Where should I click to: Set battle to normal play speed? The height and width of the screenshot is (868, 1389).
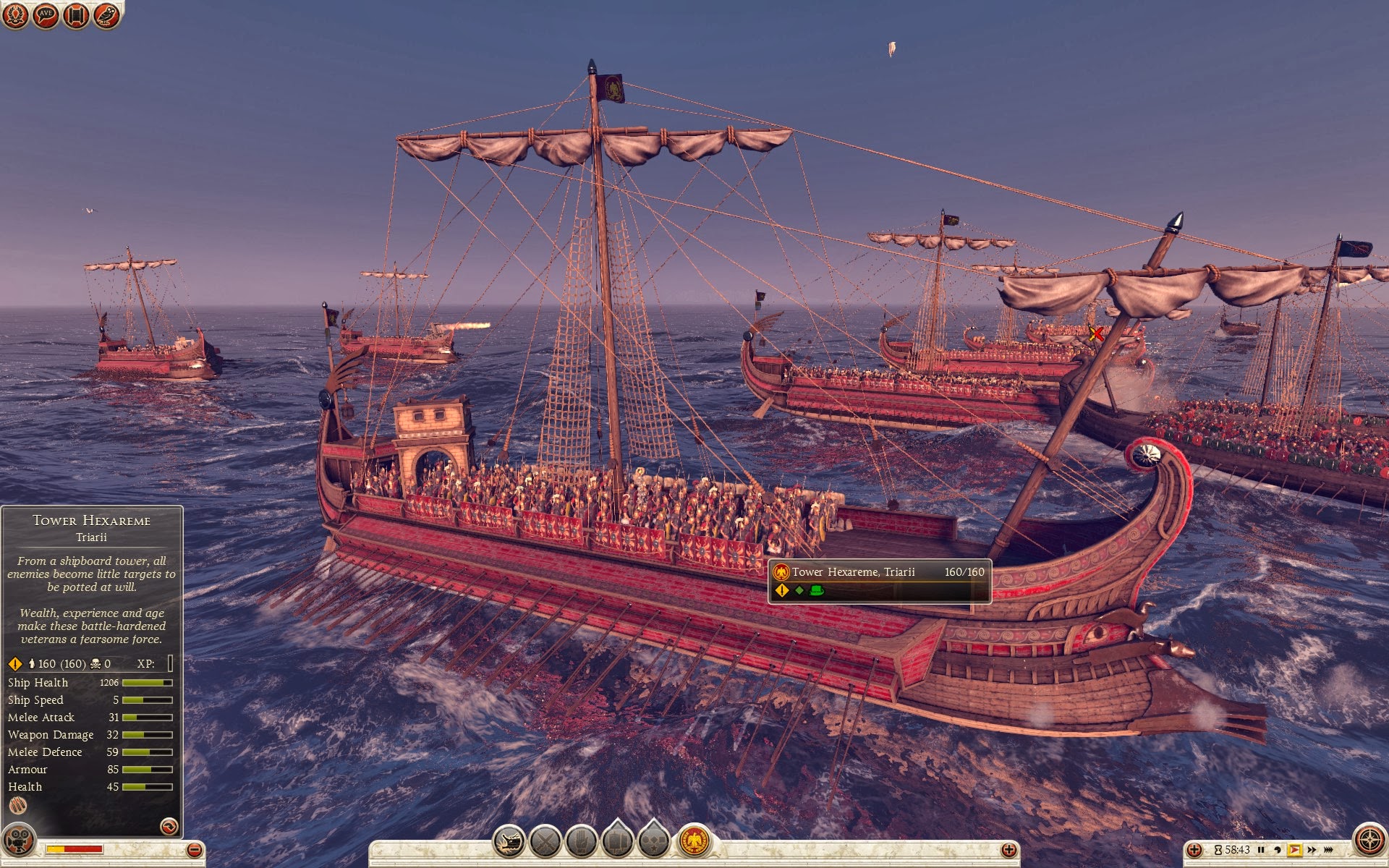pyautogui.click(x=1294, y=850)
